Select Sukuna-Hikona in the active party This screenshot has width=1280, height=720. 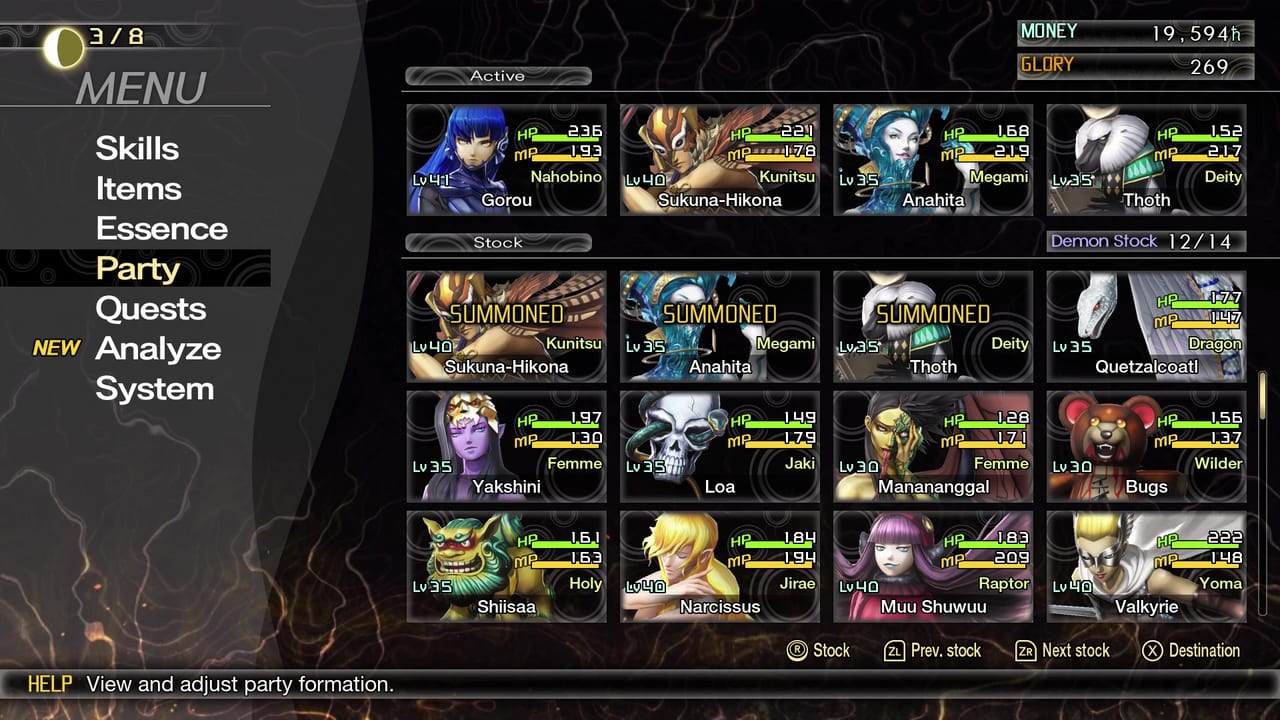719,160
